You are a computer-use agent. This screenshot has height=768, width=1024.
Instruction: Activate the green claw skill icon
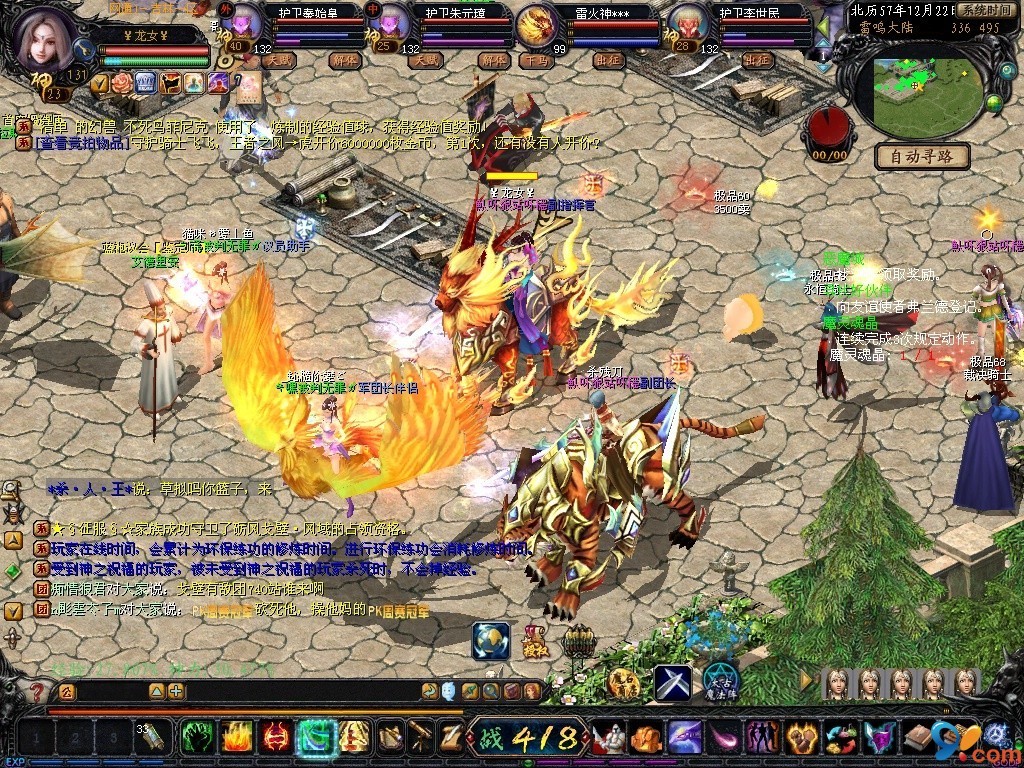click(x=195, y=738)
